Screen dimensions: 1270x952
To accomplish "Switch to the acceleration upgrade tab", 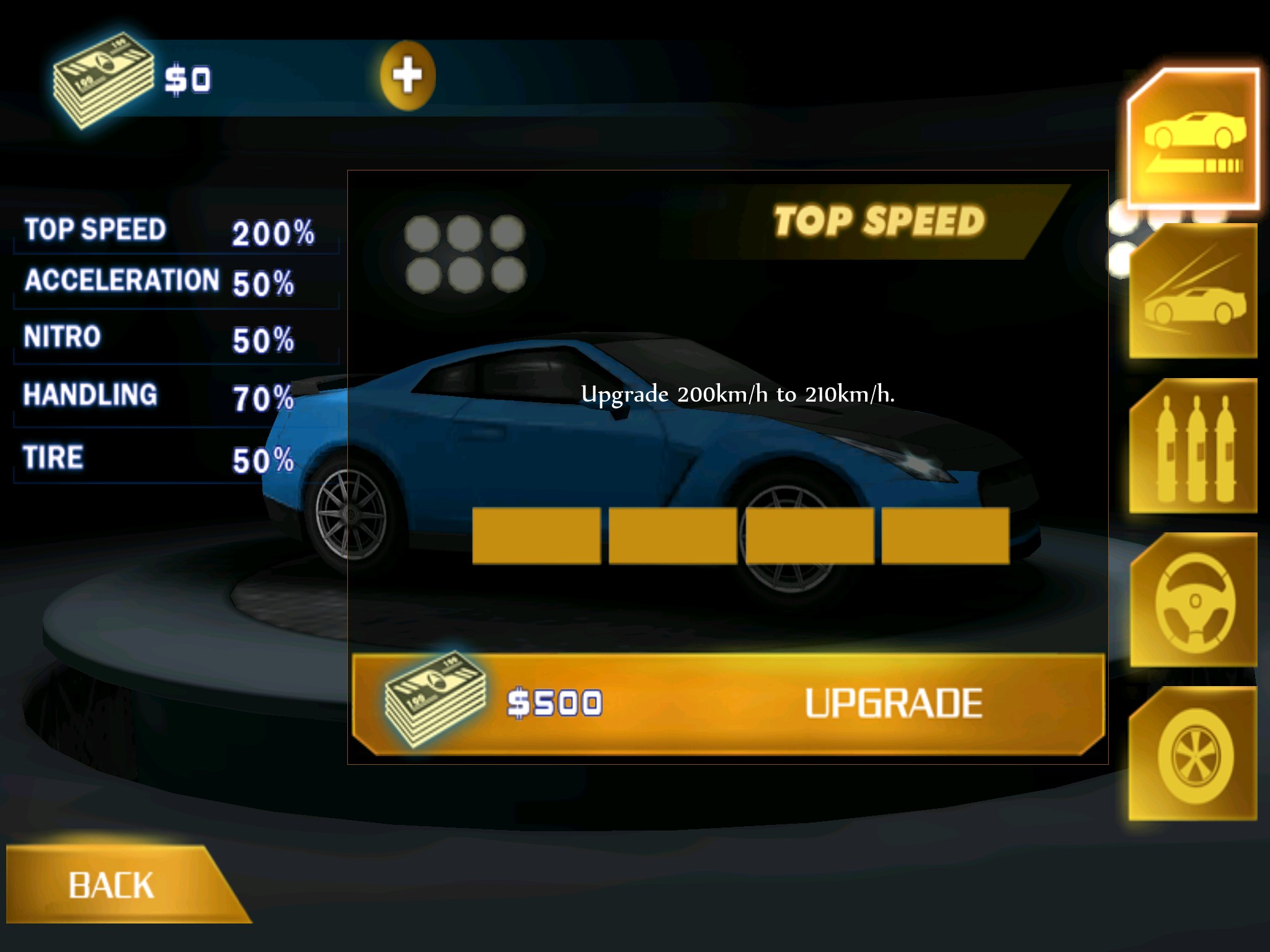I will pyautogui.click(x=1193, y=293).
